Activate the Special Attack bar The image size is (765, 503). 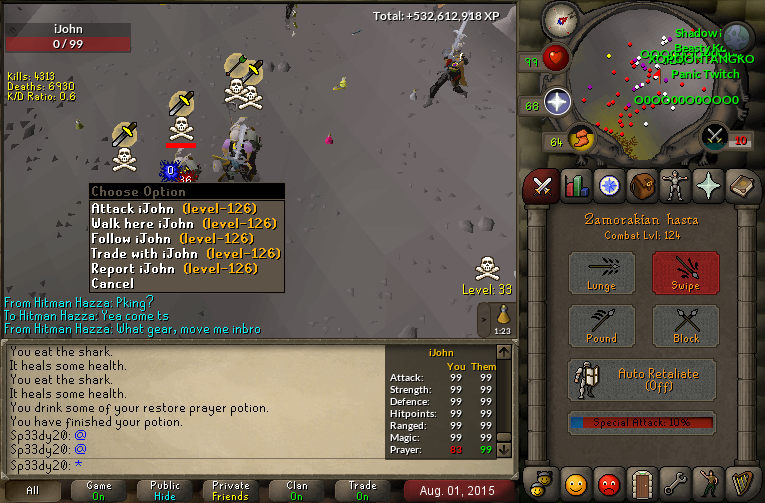[x=642, y=422]
